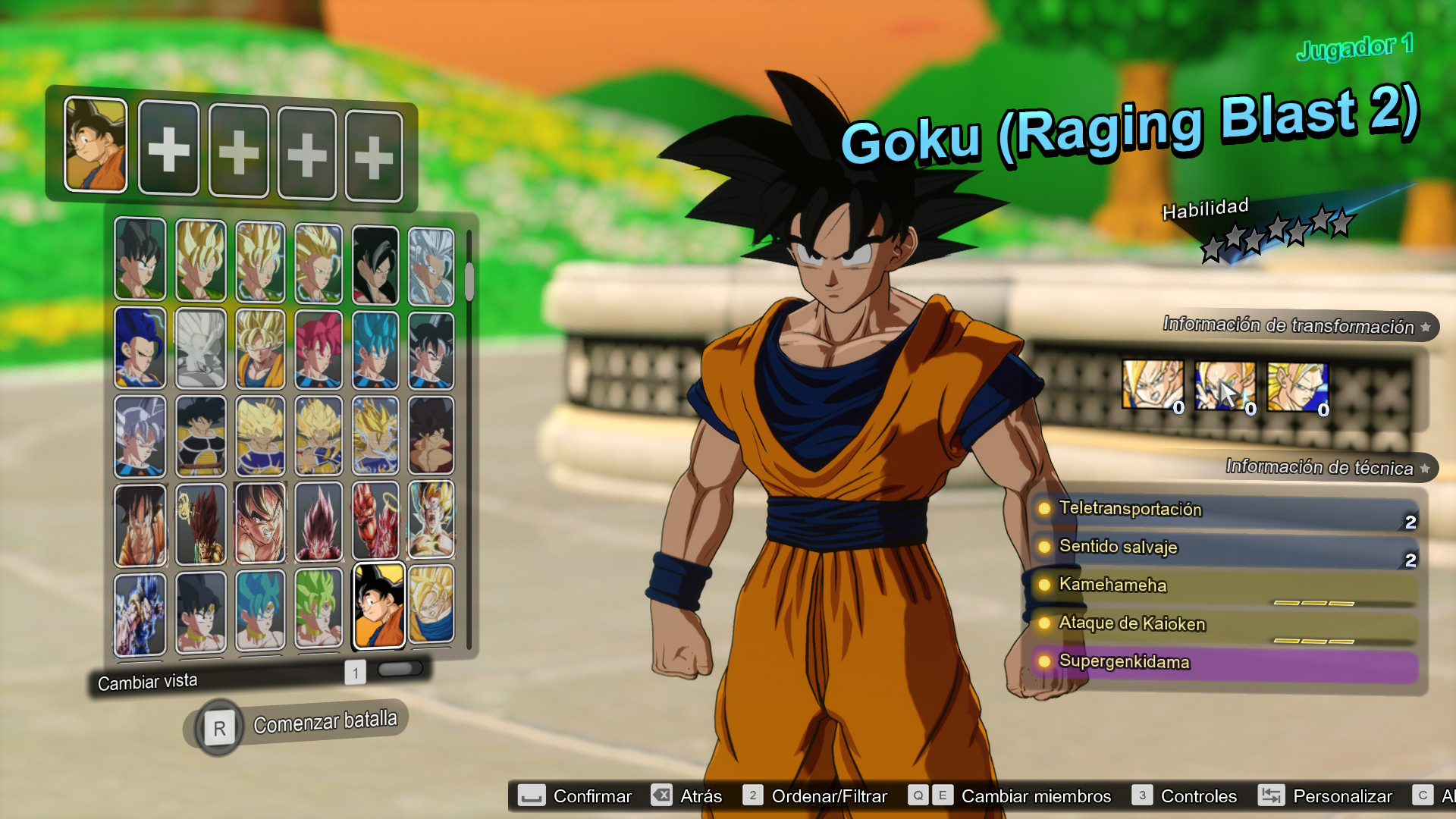Select Personalizar from the bottom bar

[x=1342, y=795]
